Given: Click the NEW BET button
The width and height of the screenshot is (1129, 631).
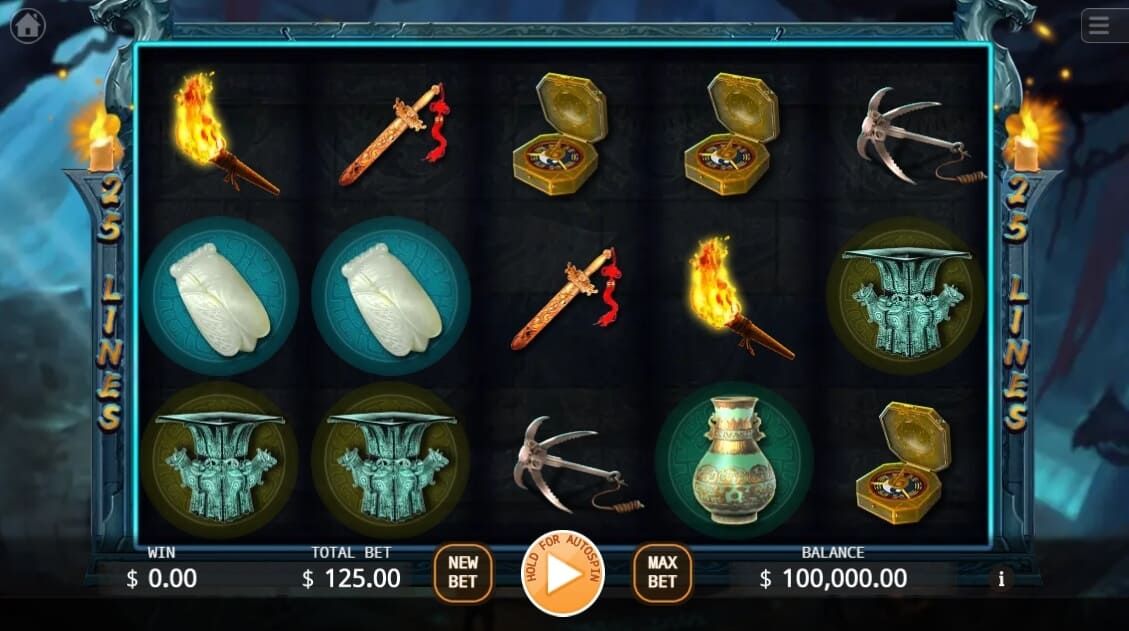Looking at the screenshot, I should click(x=463, y=573).
